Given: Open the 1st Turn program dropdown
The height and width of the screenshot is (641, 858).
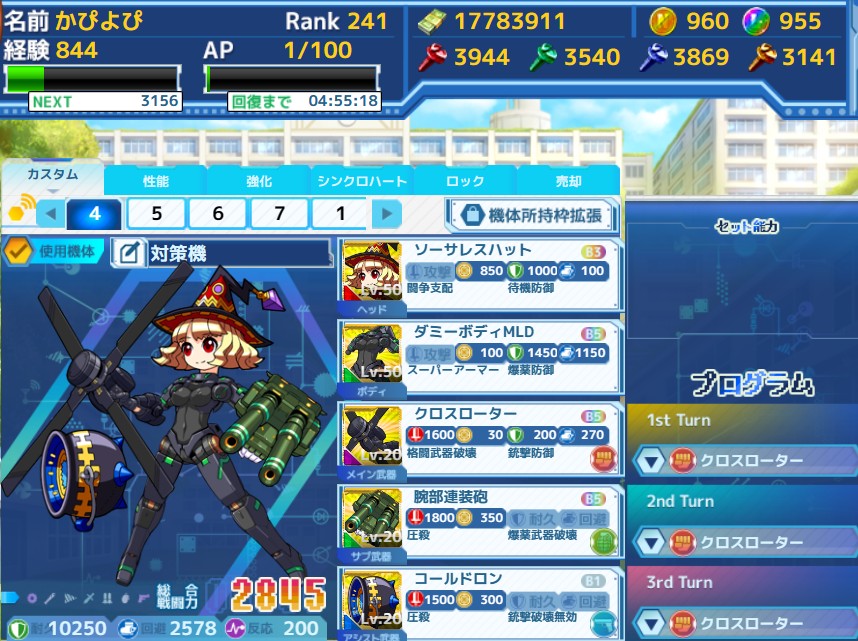Looking at the screenshot, I should click(x=651, y=460).
